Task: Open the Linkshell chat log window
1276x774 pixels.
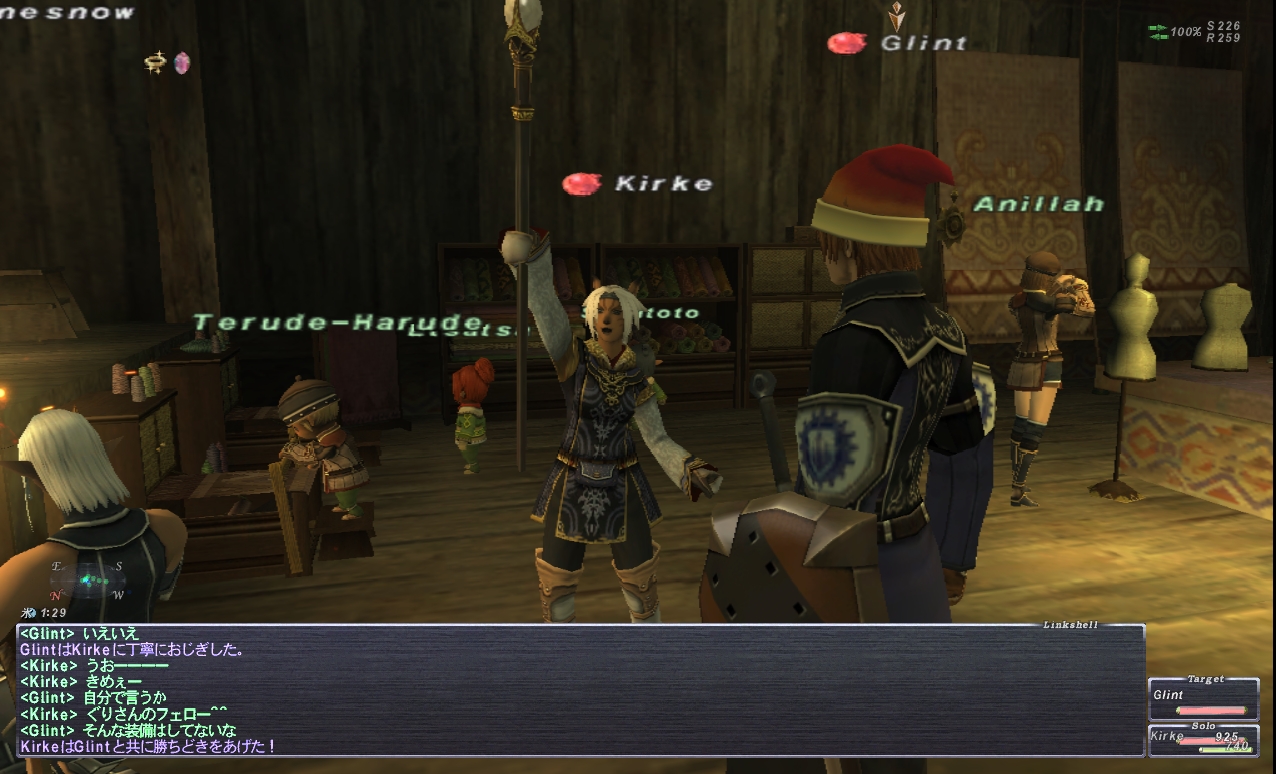Action: [x=580, y=690]
